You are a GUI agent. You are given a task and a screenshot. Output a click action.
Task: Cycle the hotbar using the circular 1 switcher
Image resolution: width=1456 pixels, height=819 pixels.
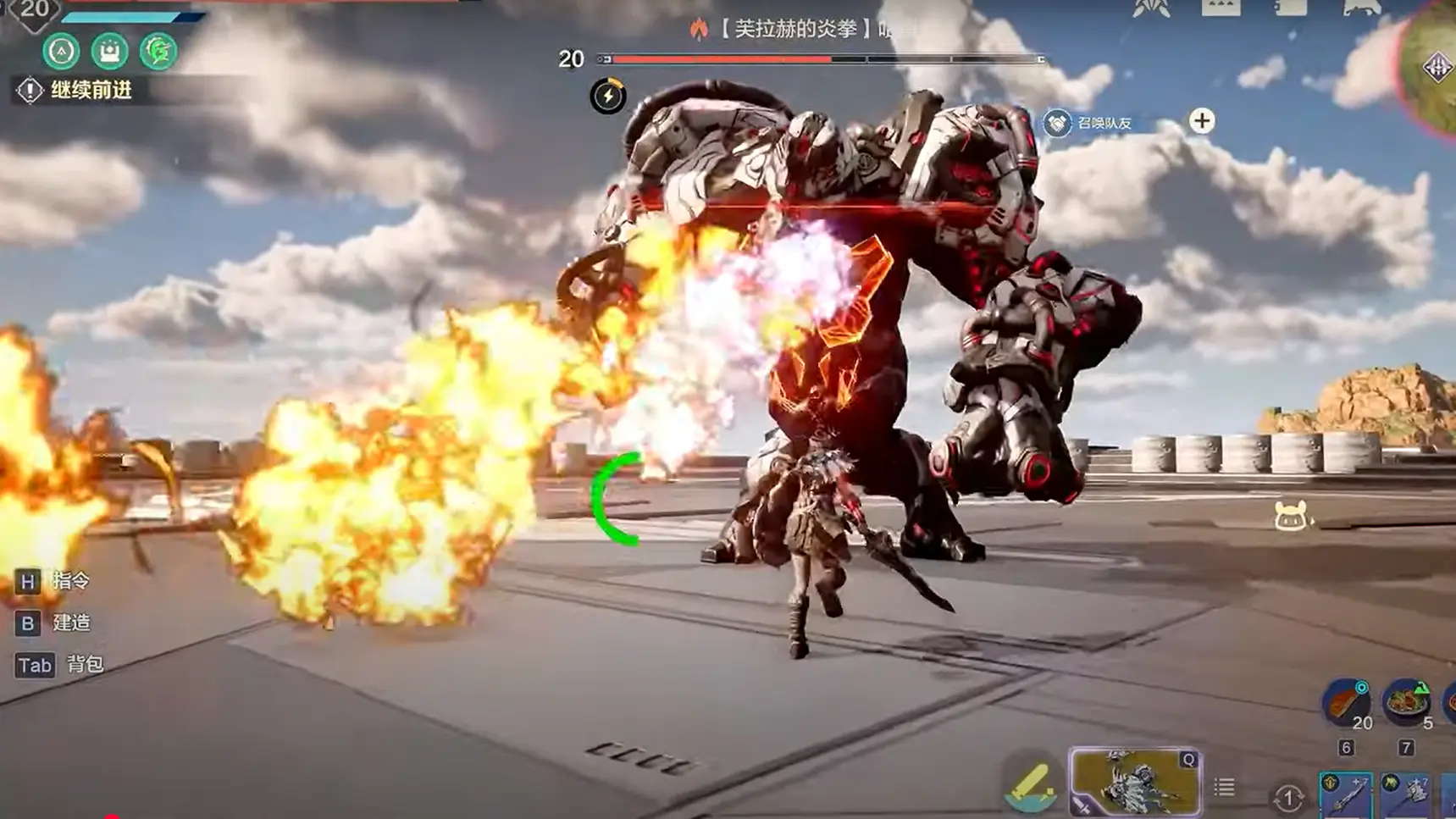tap(1288, 796)
